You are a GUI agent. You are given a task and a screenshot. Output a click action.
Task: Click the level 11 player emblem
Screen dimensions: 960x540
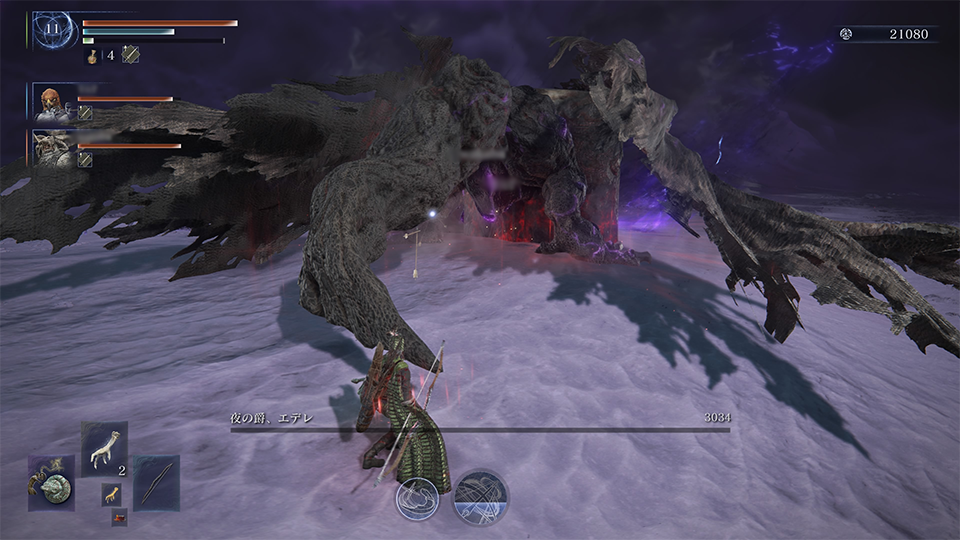(52, 32)
